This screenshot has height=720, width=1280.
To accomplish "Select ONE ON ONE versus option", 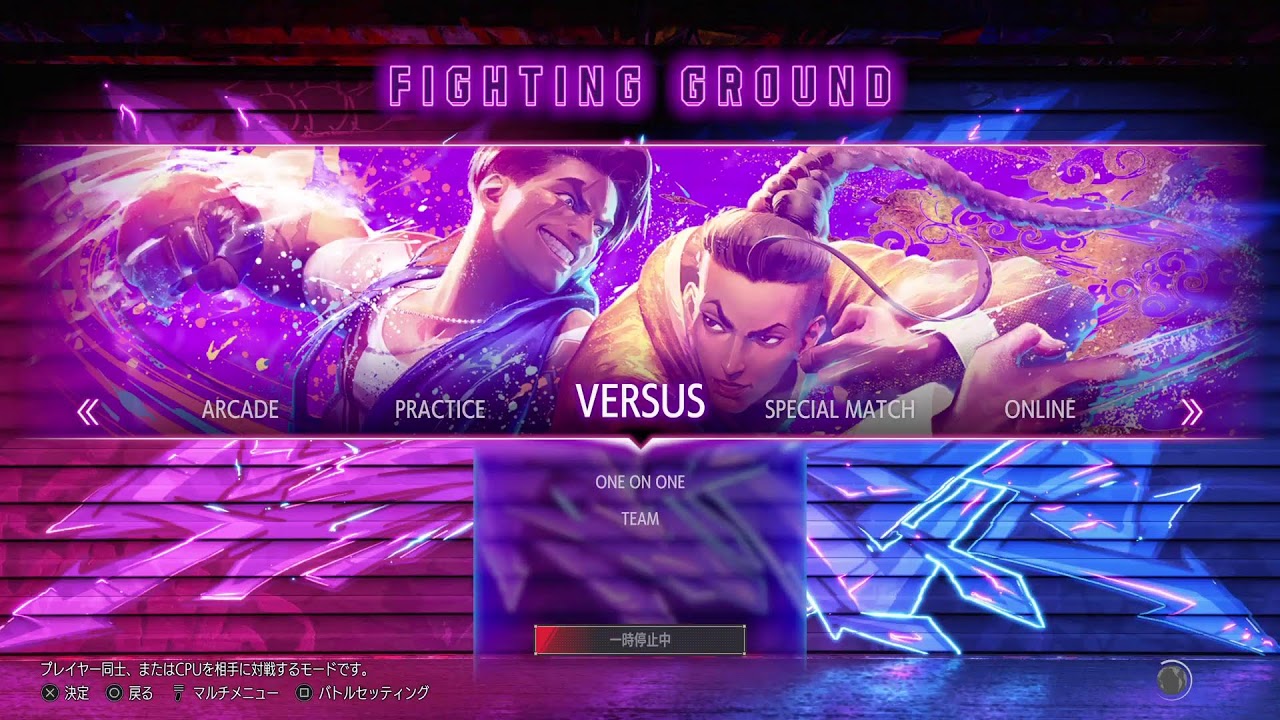I will pyautogui.click(x=640, y=482).
